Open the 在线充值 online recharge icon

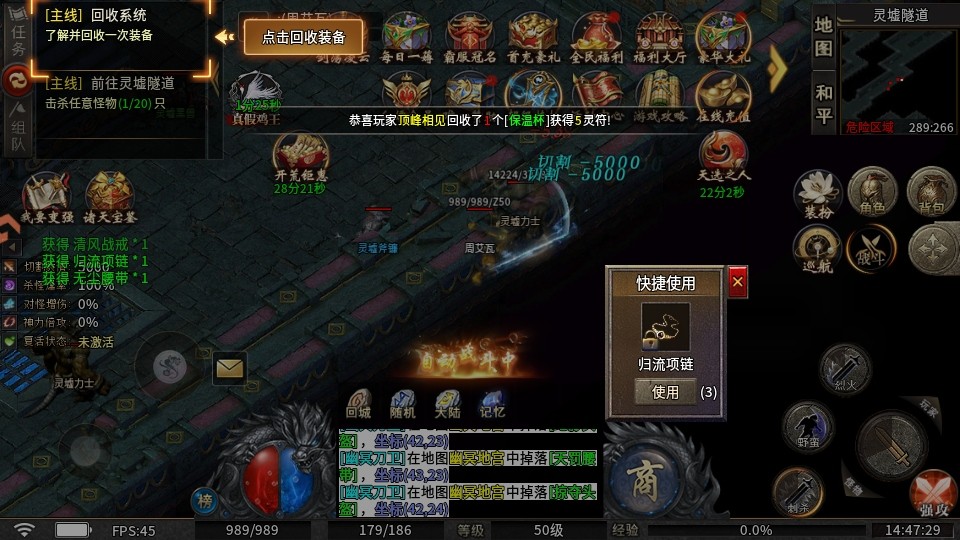click(722, 97)
